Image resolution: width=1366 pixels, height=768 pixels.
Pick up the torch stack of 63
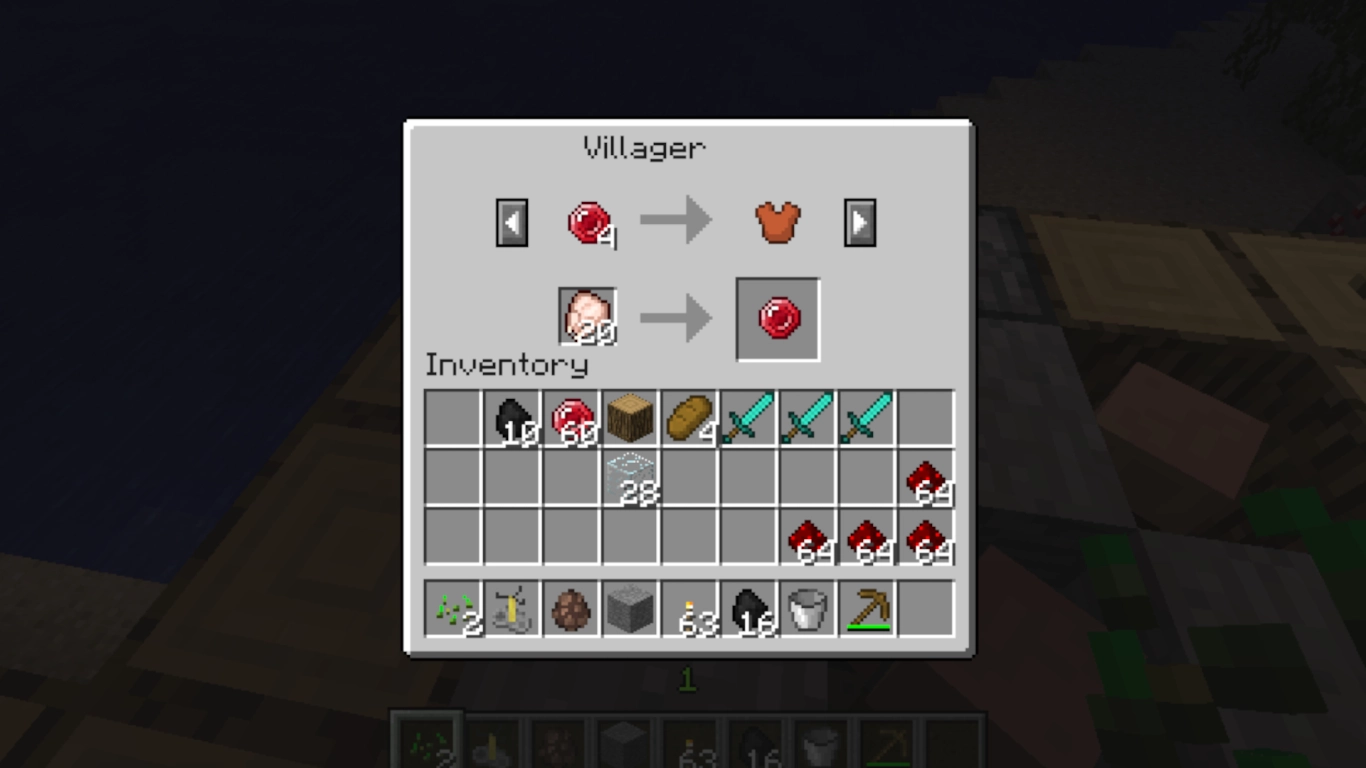[x=689, y=608]
